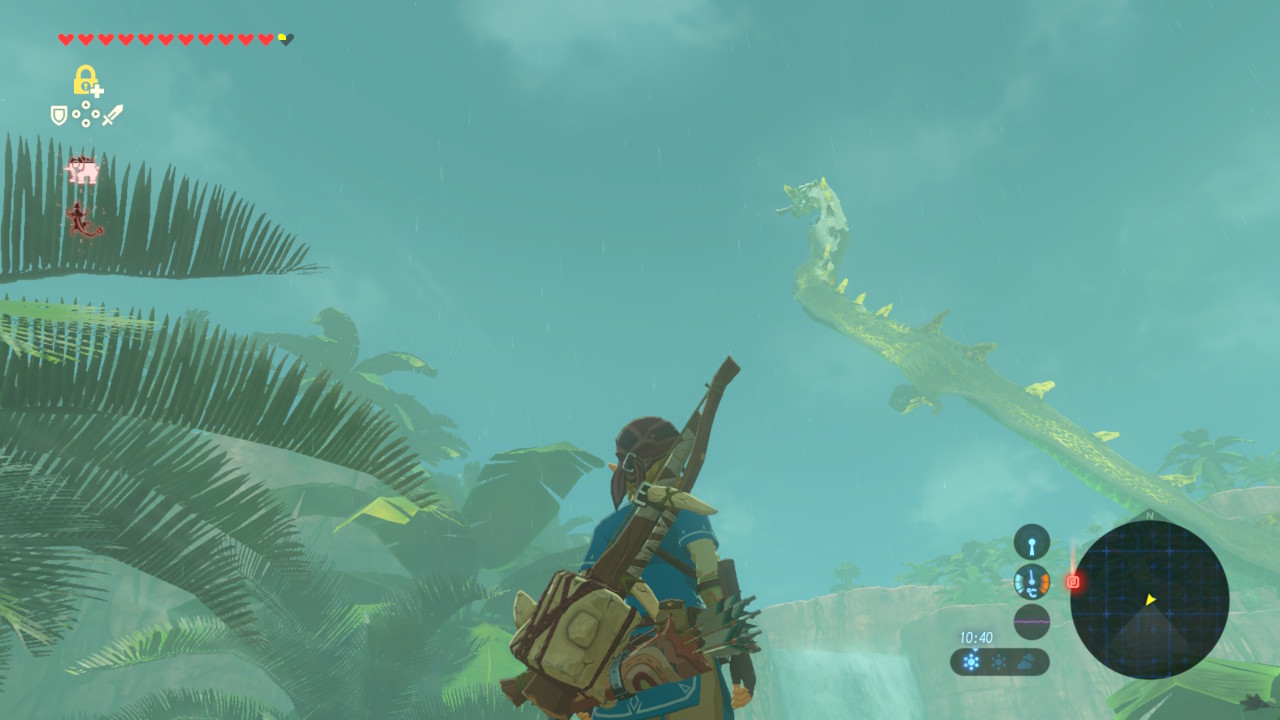The image size is (1280, 720).
Task: Select the red shrine marker on the minimap edge
Action: point(1073,581)
